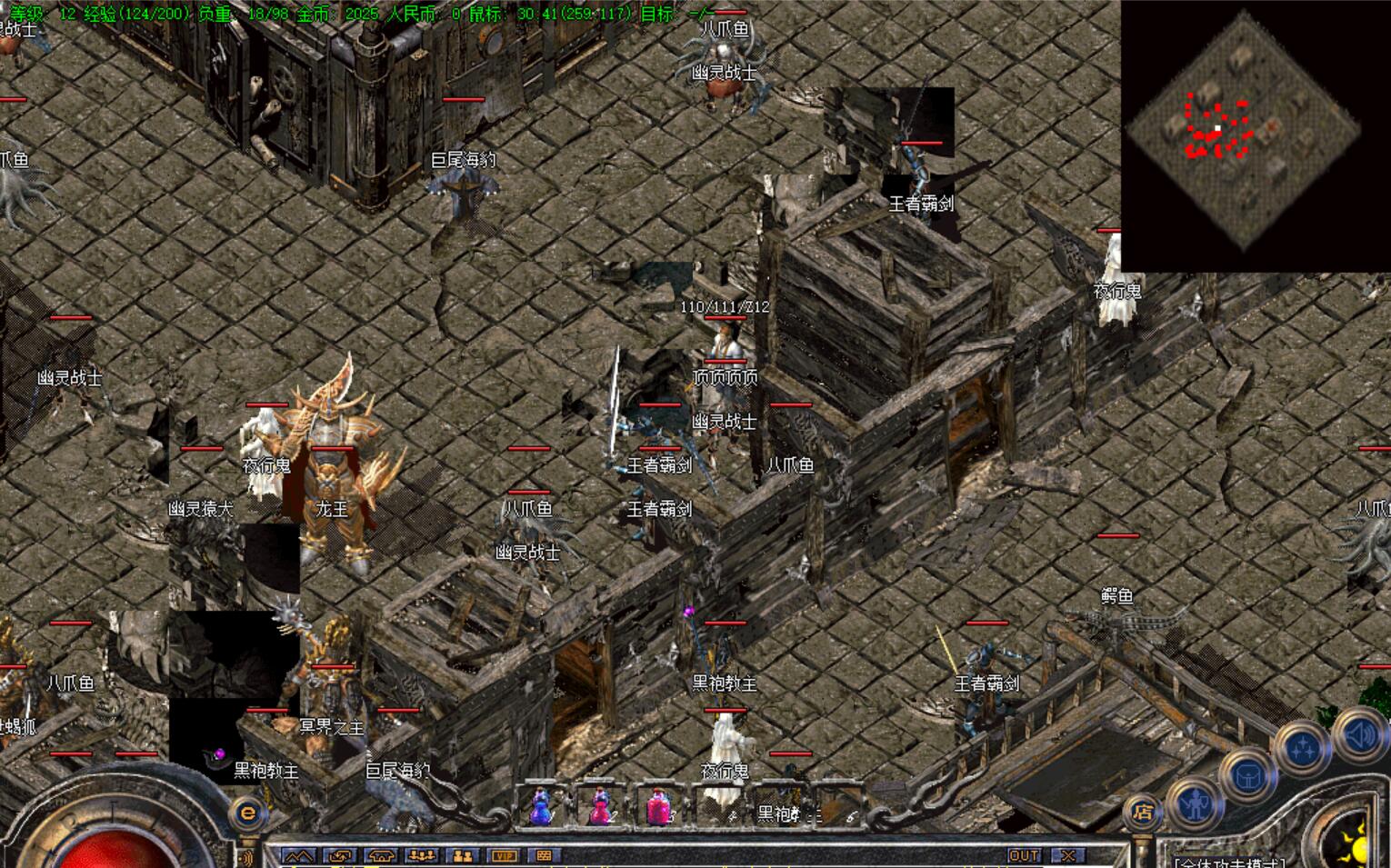Screen dimensions: 1391x868
Task: Switch the attack mode label 全体攻击模式
Action: (x=1229, y=862)
